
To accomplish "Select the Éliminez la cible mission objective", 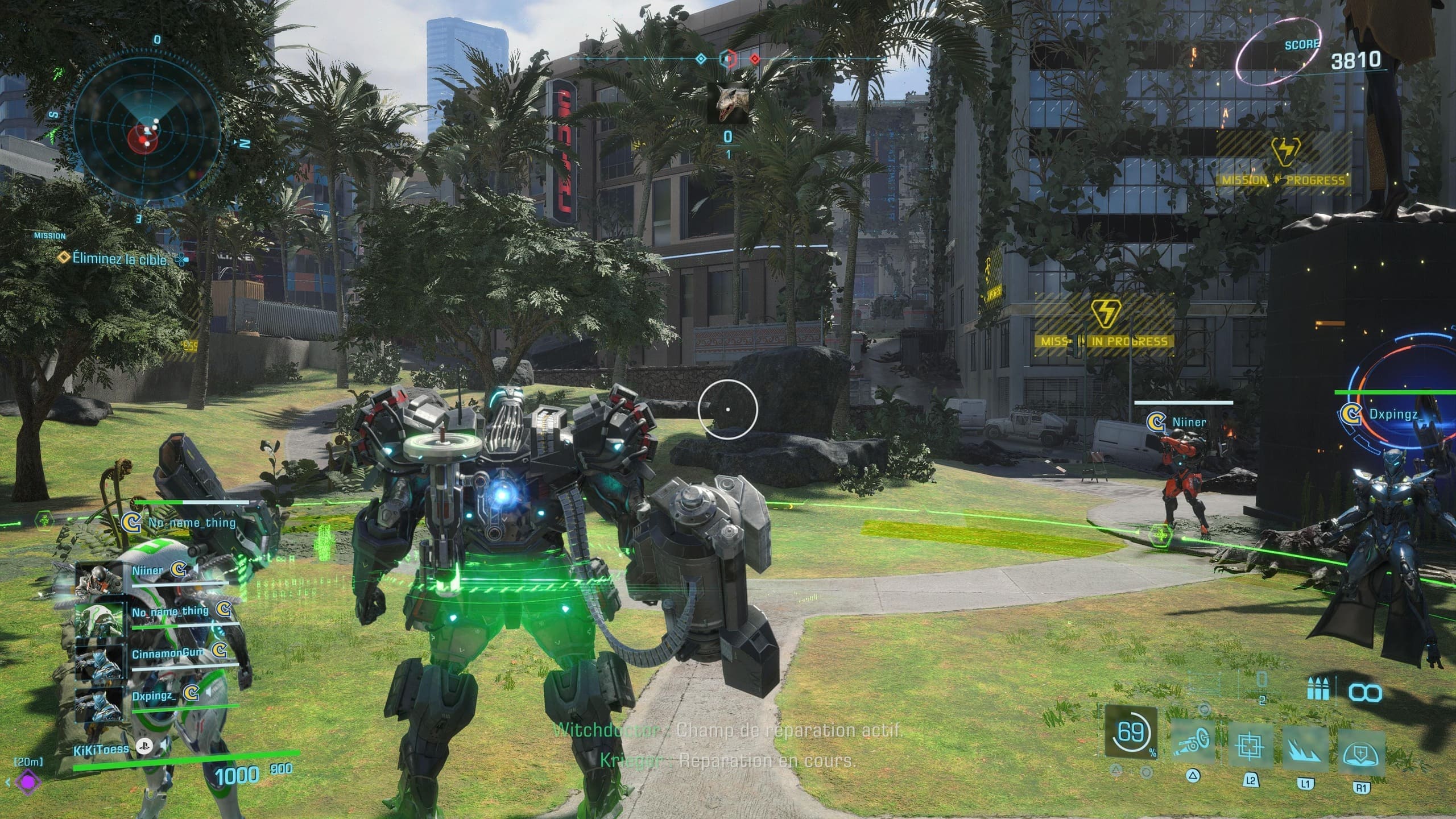I will click(x=119, y=259).
